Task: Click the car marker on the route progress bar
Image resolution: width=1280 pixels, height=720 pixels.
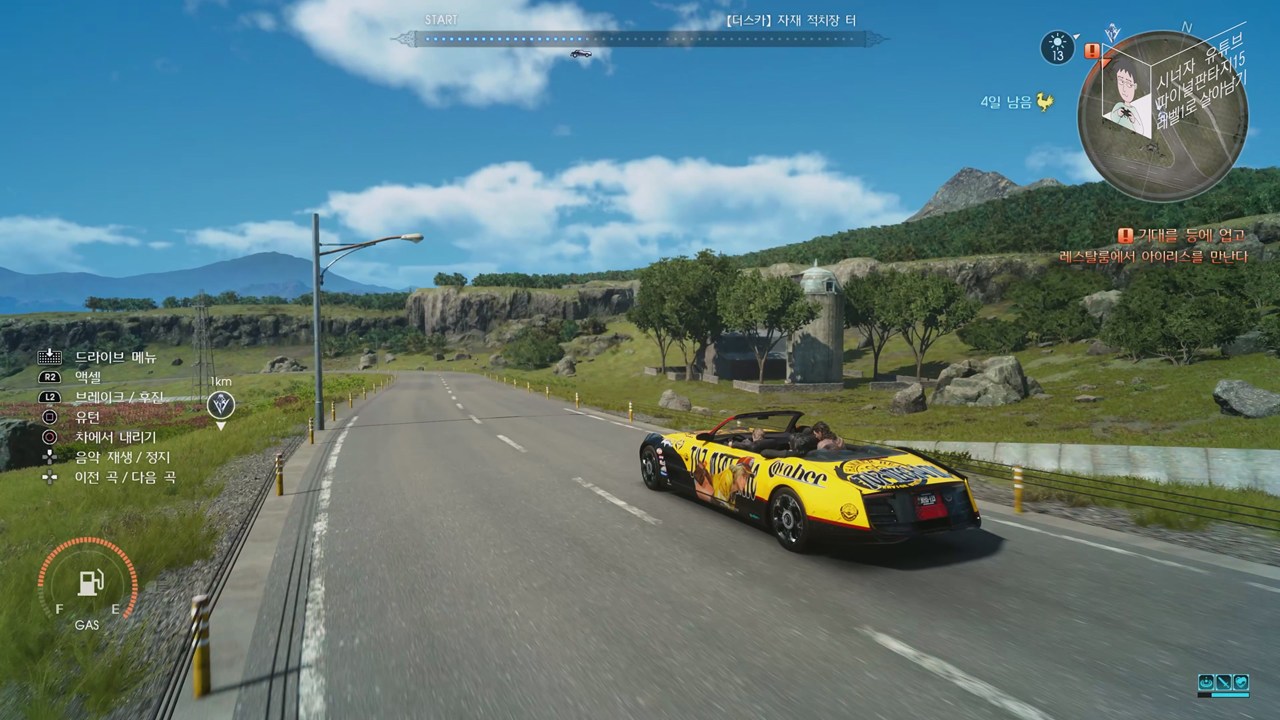Action: coord(580,54)
